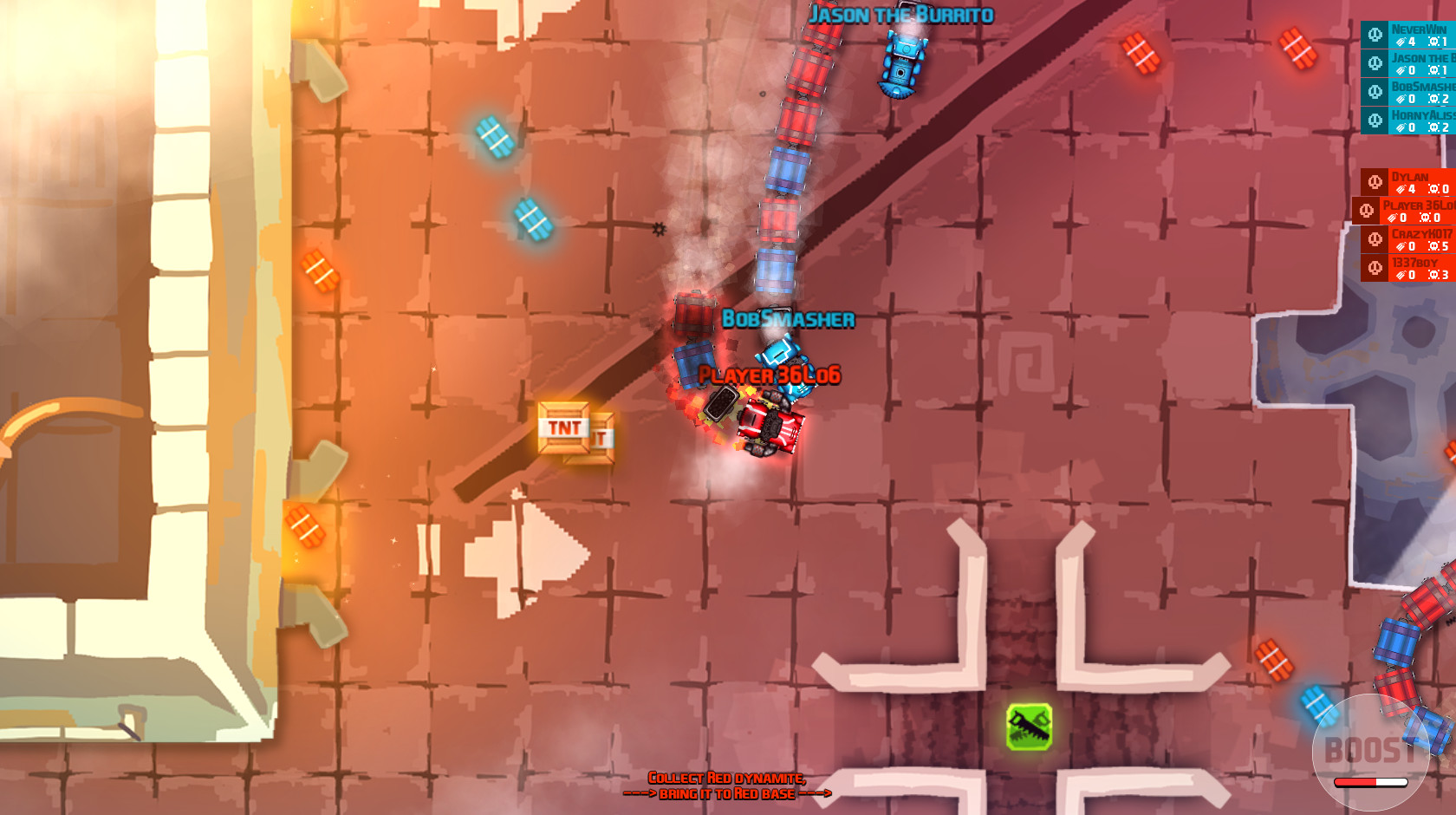1456x815 pixels.
Task: Select the TNT crate near map center
Action: [x=569, y=430]
